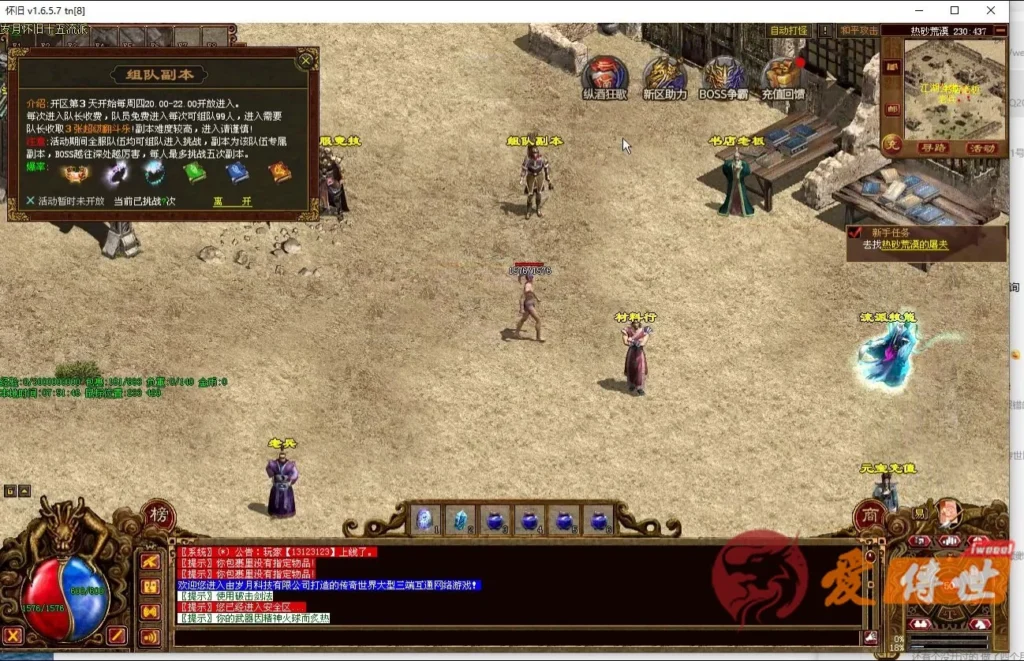Viewport: 1024px width, 661px height.
Task: Select the green skill book reward icon
Action: 194,172
